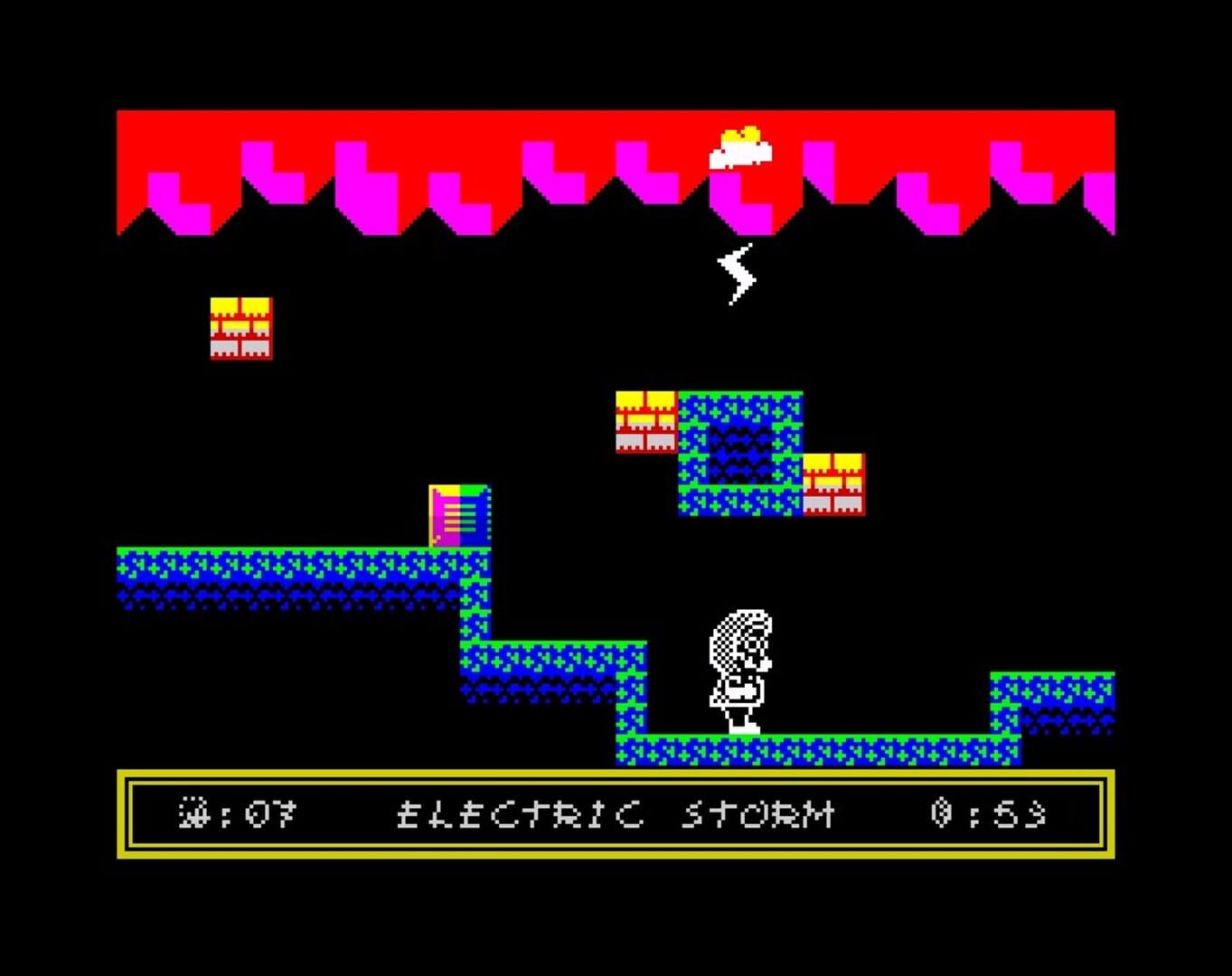Screen dimensions: 1232x976
Task: Click the leaf icon before the right counter
Action: (940, 813)
